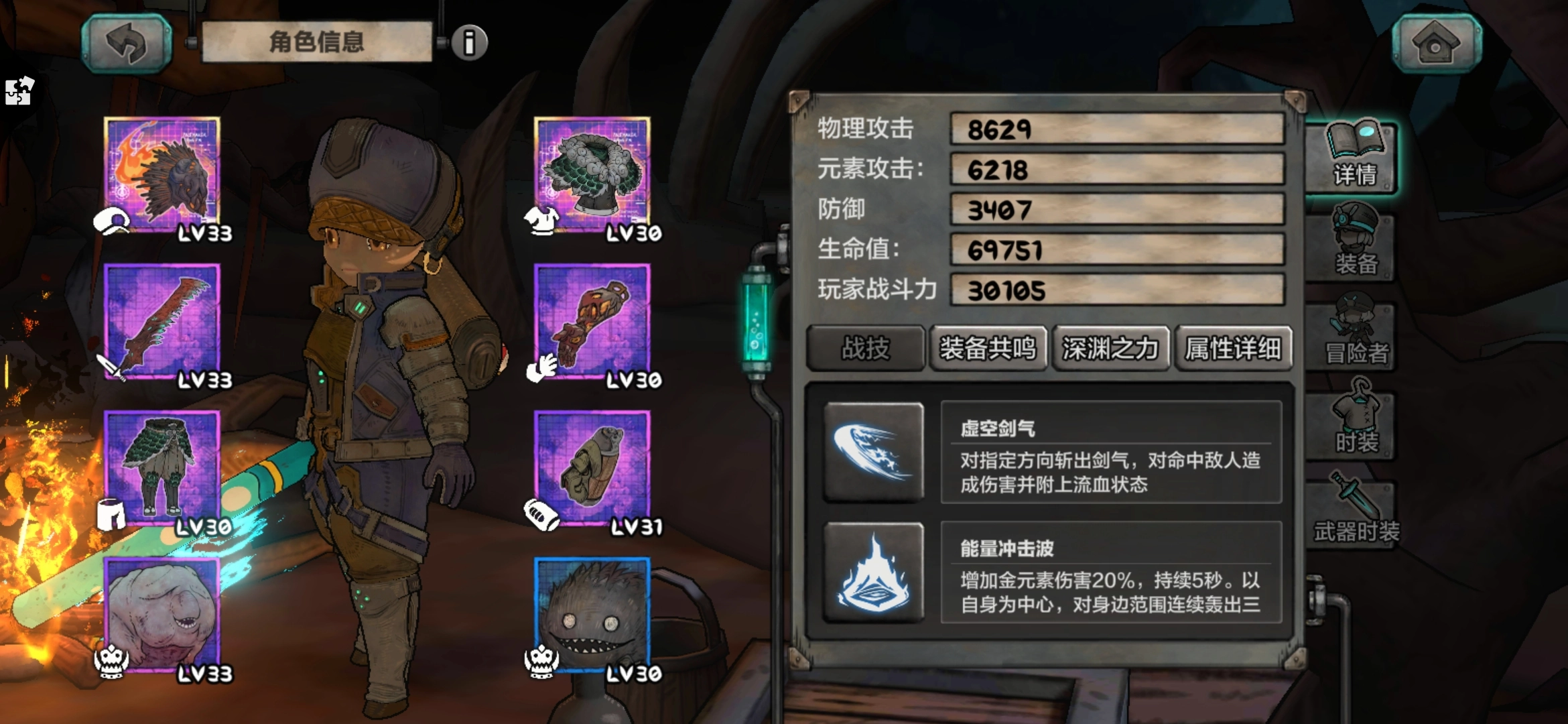Viewport: 1568px width, 724px height.
Task: Open the 装备共鸣 tab
Action: pyautogui.click(x=988, y=349)
